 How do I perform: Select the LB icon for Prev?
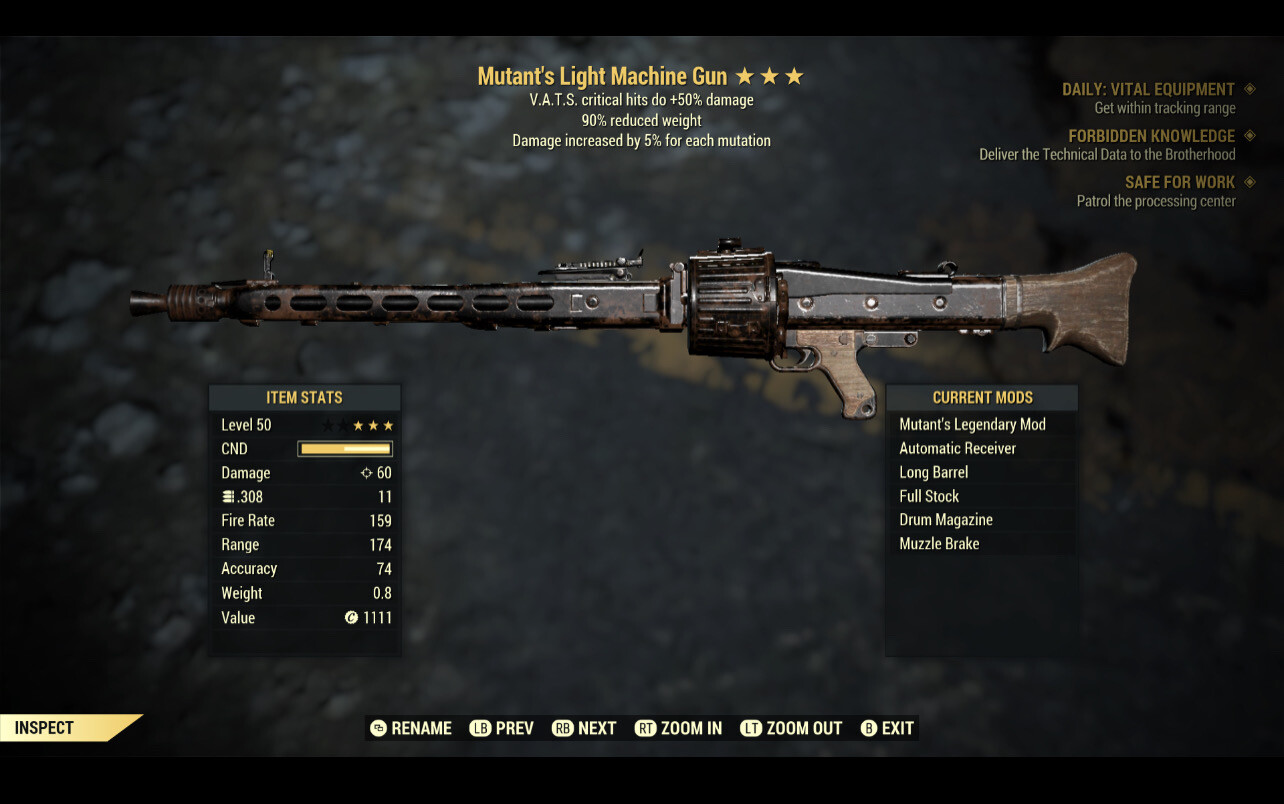pos(480,728)
